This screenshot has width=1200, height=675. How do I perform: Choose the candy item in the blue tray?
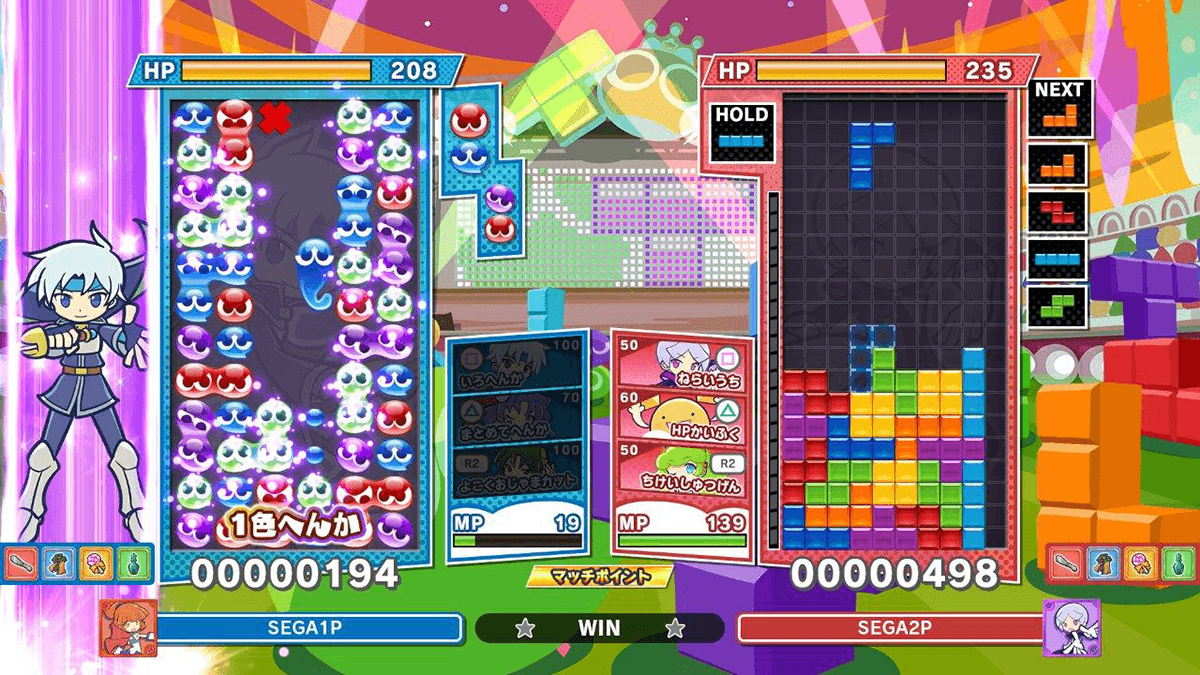97,563
